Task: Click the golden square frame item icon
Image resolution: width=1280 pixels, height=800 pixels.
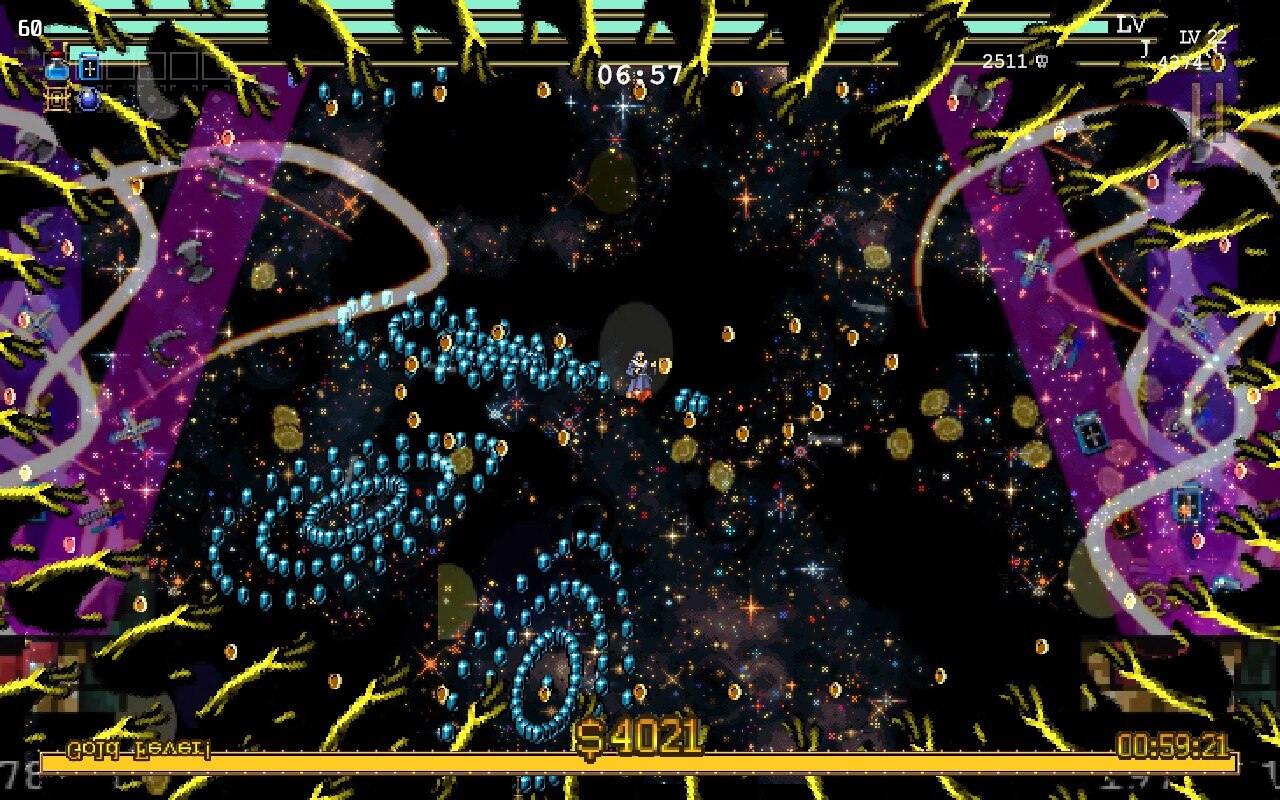Action: (x=57, y=99)
